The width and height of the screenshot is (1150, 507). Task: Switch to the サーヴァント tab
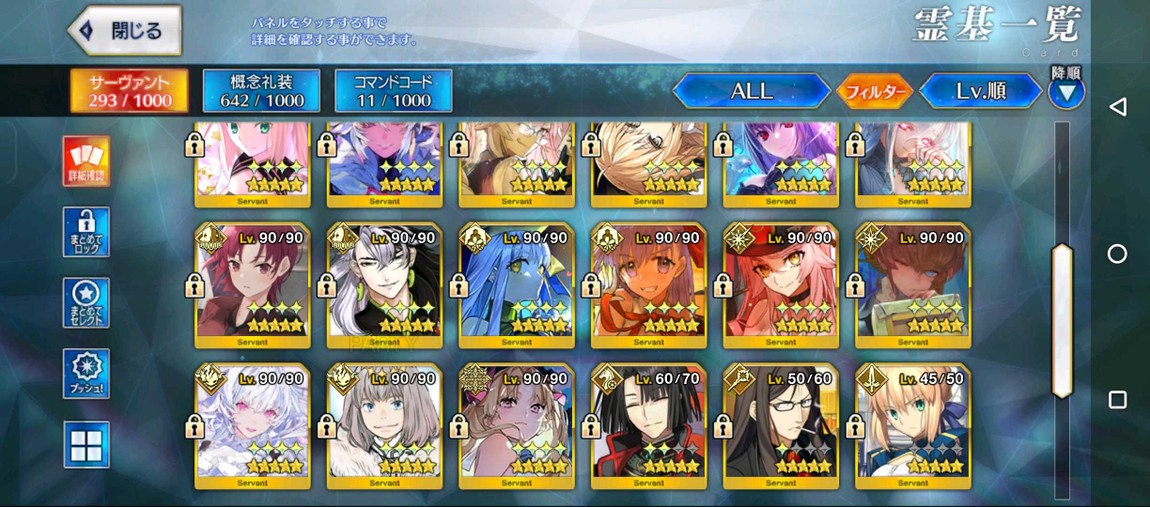coord(130,90)
